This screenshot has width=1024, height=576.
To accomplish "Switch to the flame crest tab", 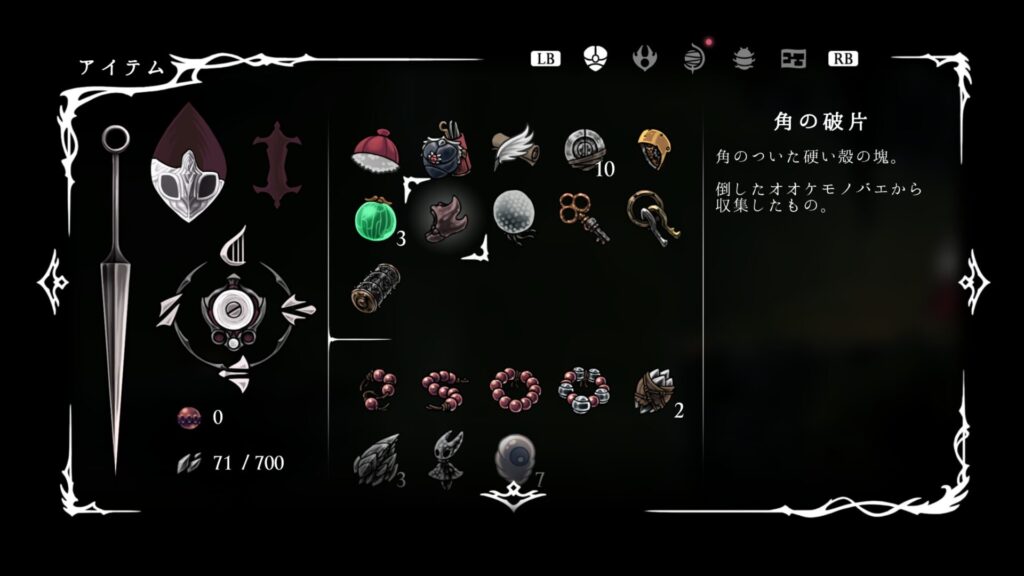I will click(645, 58).
